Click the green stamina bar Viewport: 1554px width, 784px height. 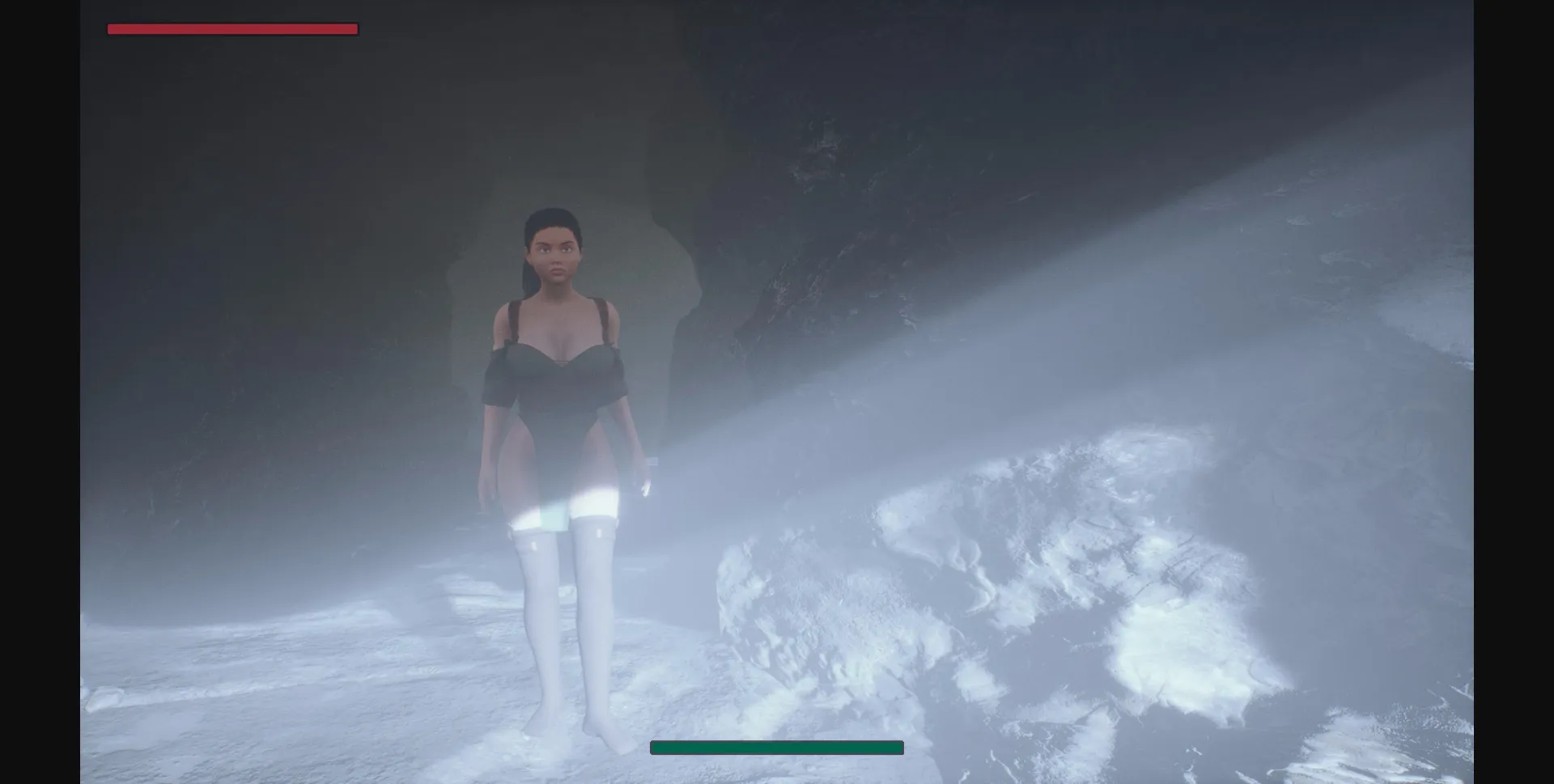(x=775, y=747)
